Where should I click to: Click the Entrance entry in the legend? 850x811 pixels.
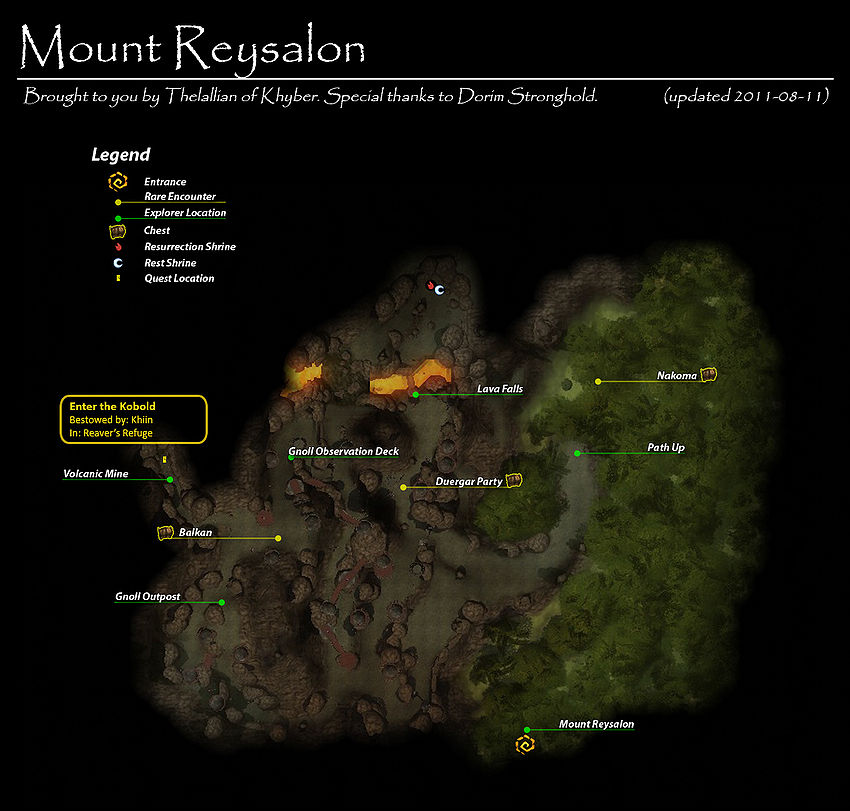click(x=165, y=182)
